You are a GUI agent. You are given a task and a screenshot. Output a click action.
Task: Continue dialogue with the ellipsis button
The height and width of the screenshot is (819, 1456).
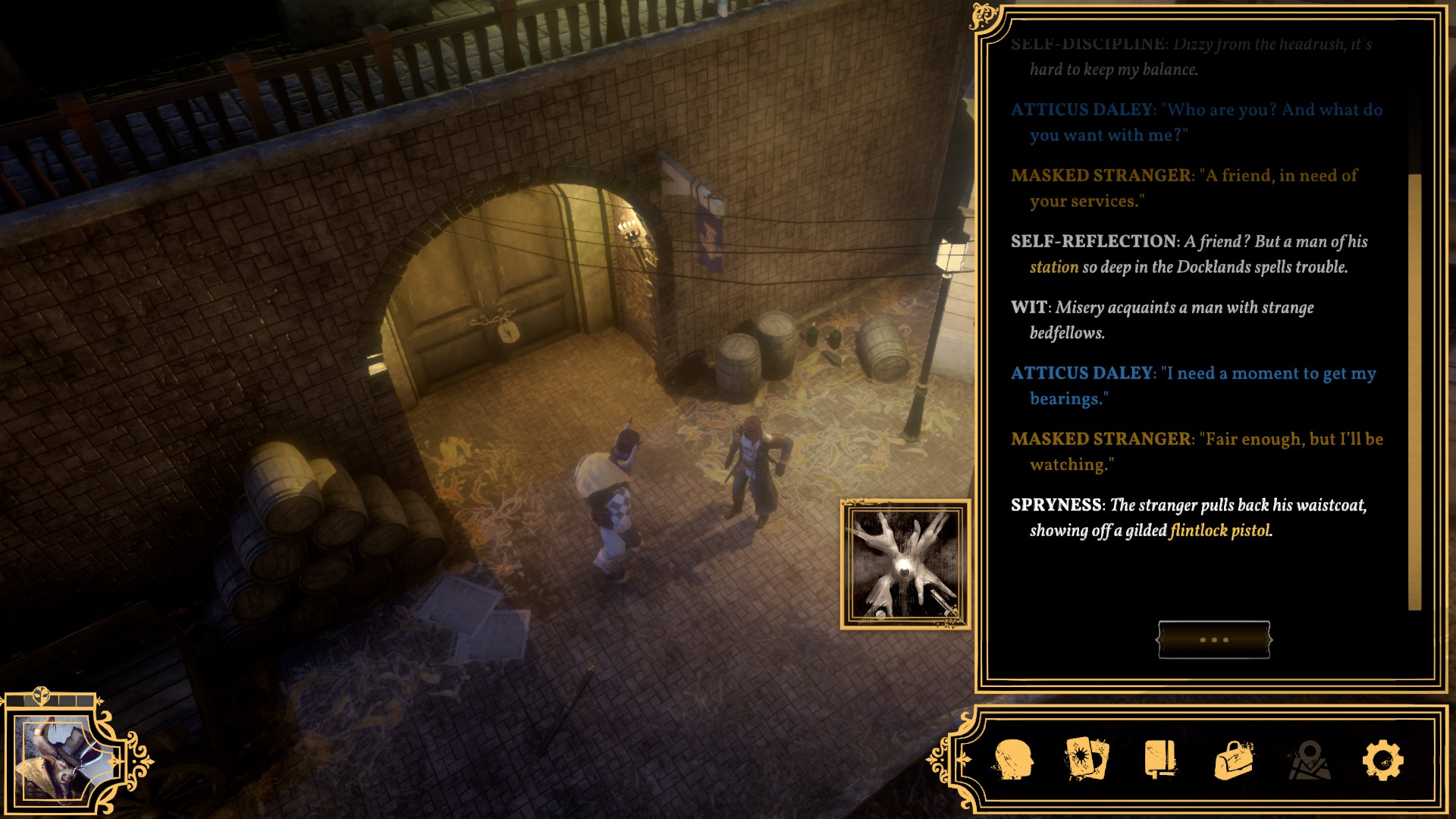click(x=1213, y=639)
